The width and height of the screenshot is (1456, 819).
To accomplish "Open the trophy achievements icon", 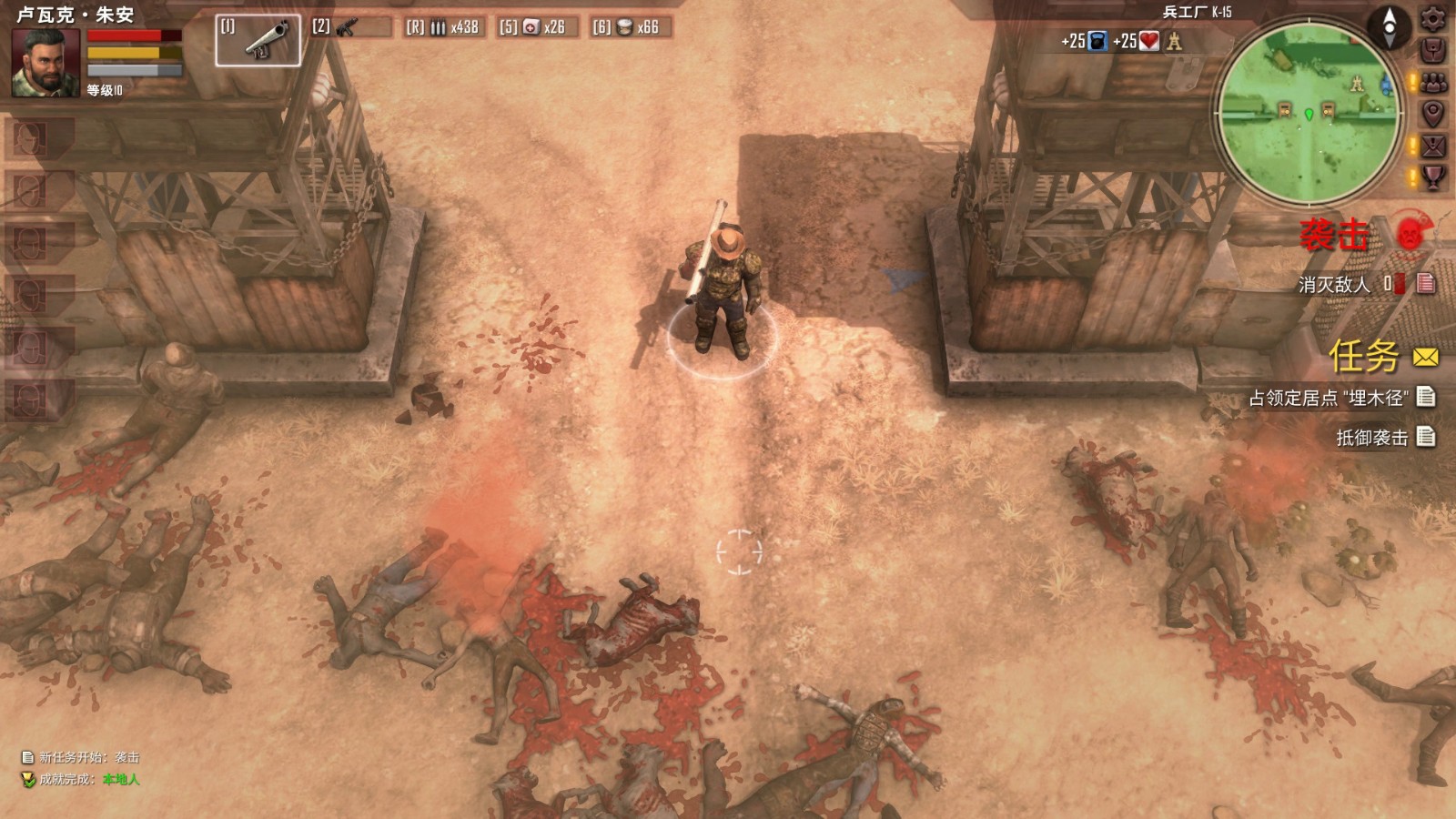I will click(x=1433, y=177).
